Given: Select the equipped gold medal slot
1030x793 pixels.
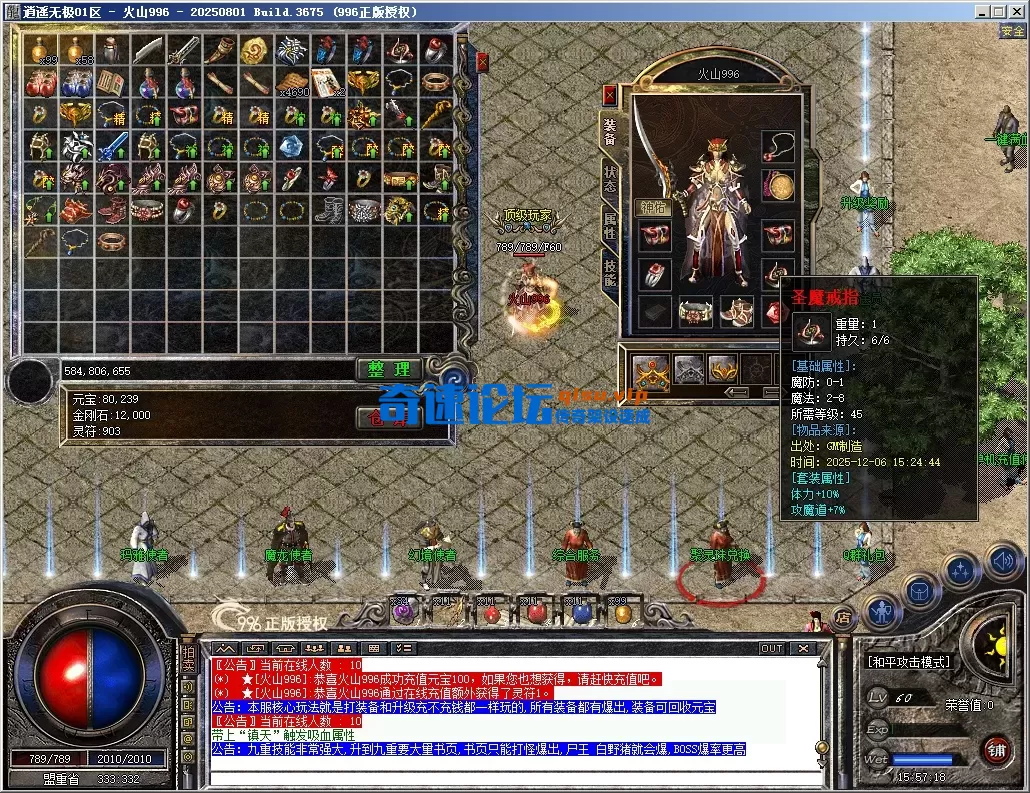Looking at the screenshot, I should (x=777, y=185).
